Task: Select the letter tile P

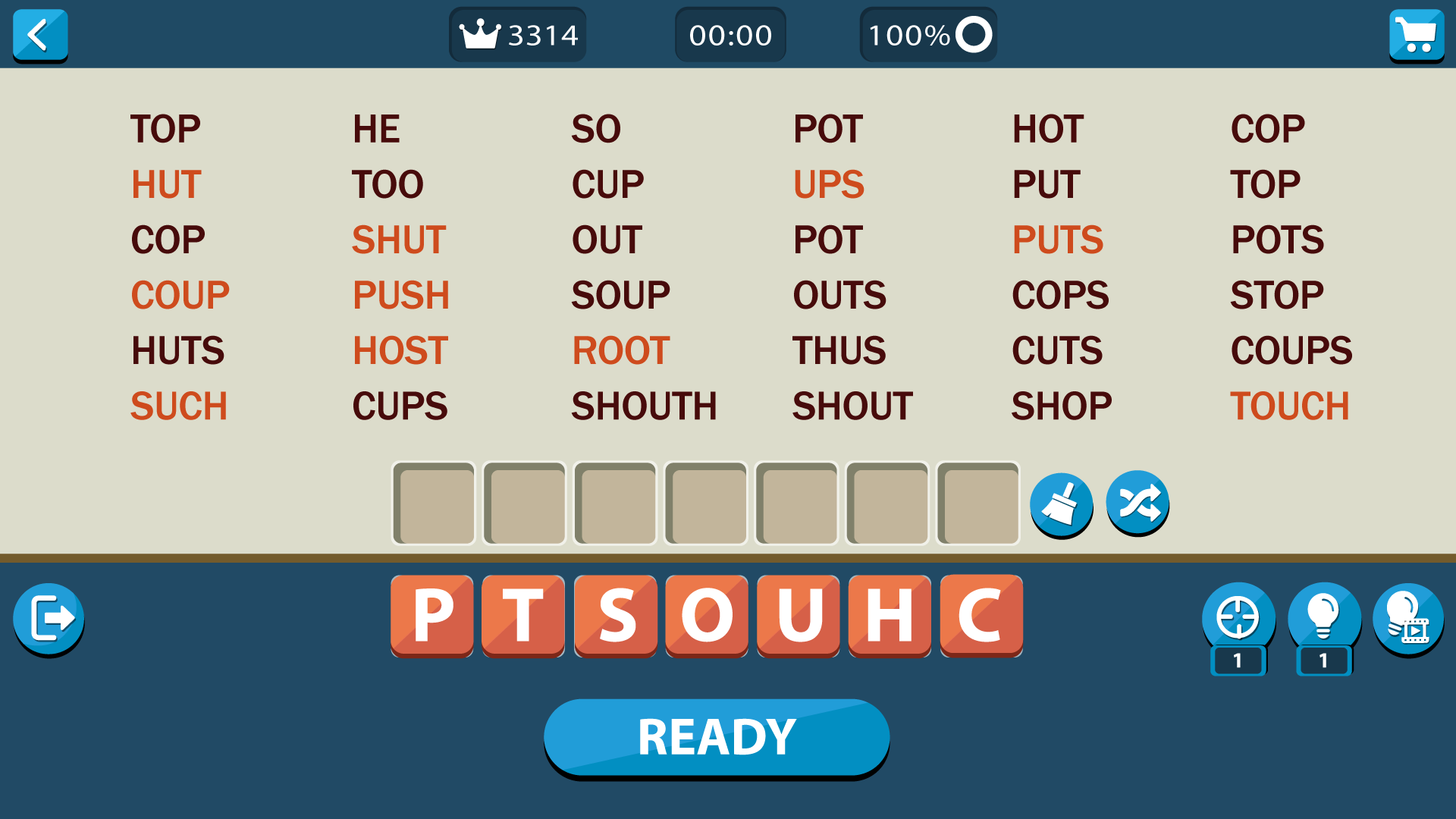Action: (431, 615)
